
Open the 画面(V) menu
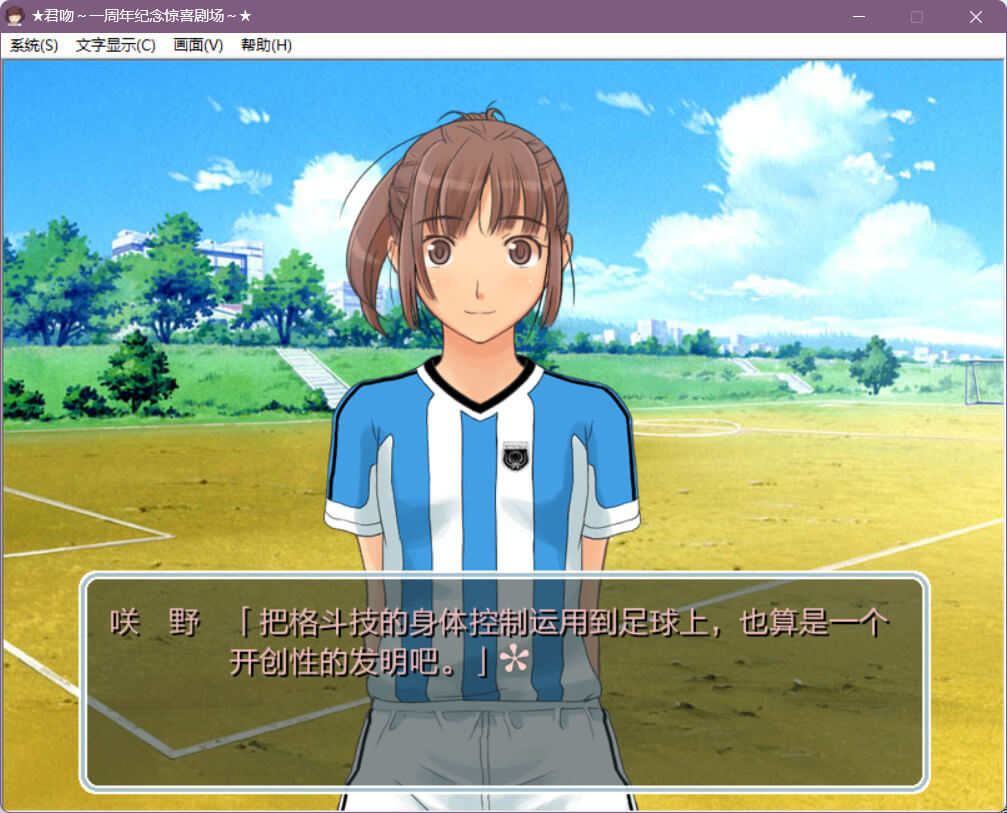click(198, 45)
